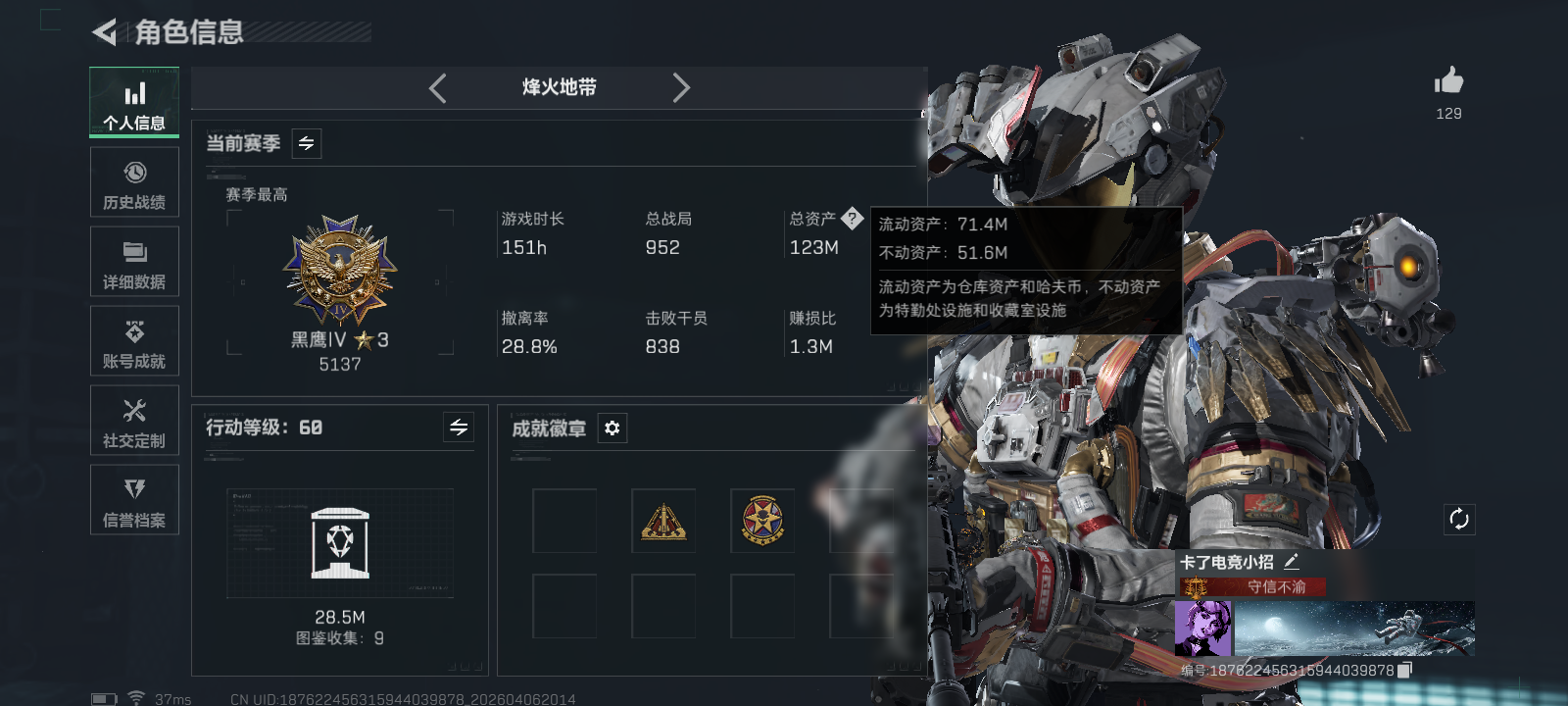The height and width of the screenshot is (706, 1568).
Task: Click the compare icon next to 当前赛季
Action: point(305,143)
